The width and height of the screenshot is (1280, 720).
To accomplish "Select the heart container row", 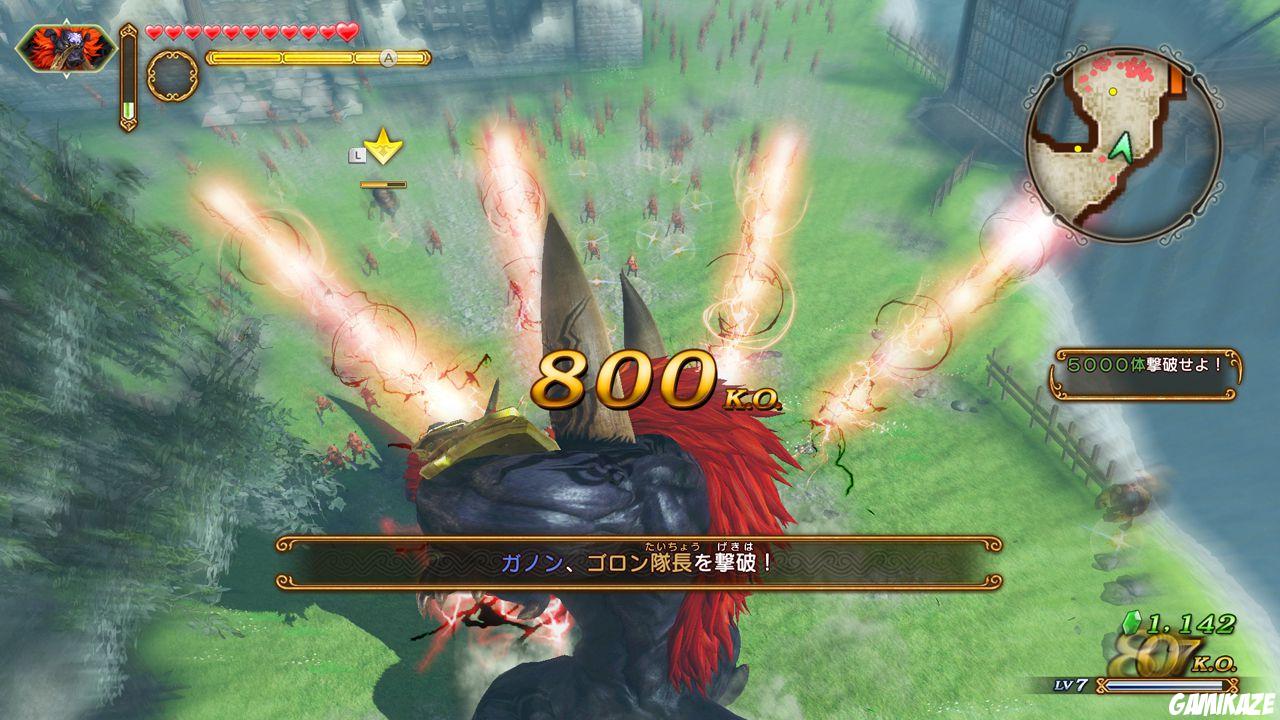I will [x=250, y=32].
